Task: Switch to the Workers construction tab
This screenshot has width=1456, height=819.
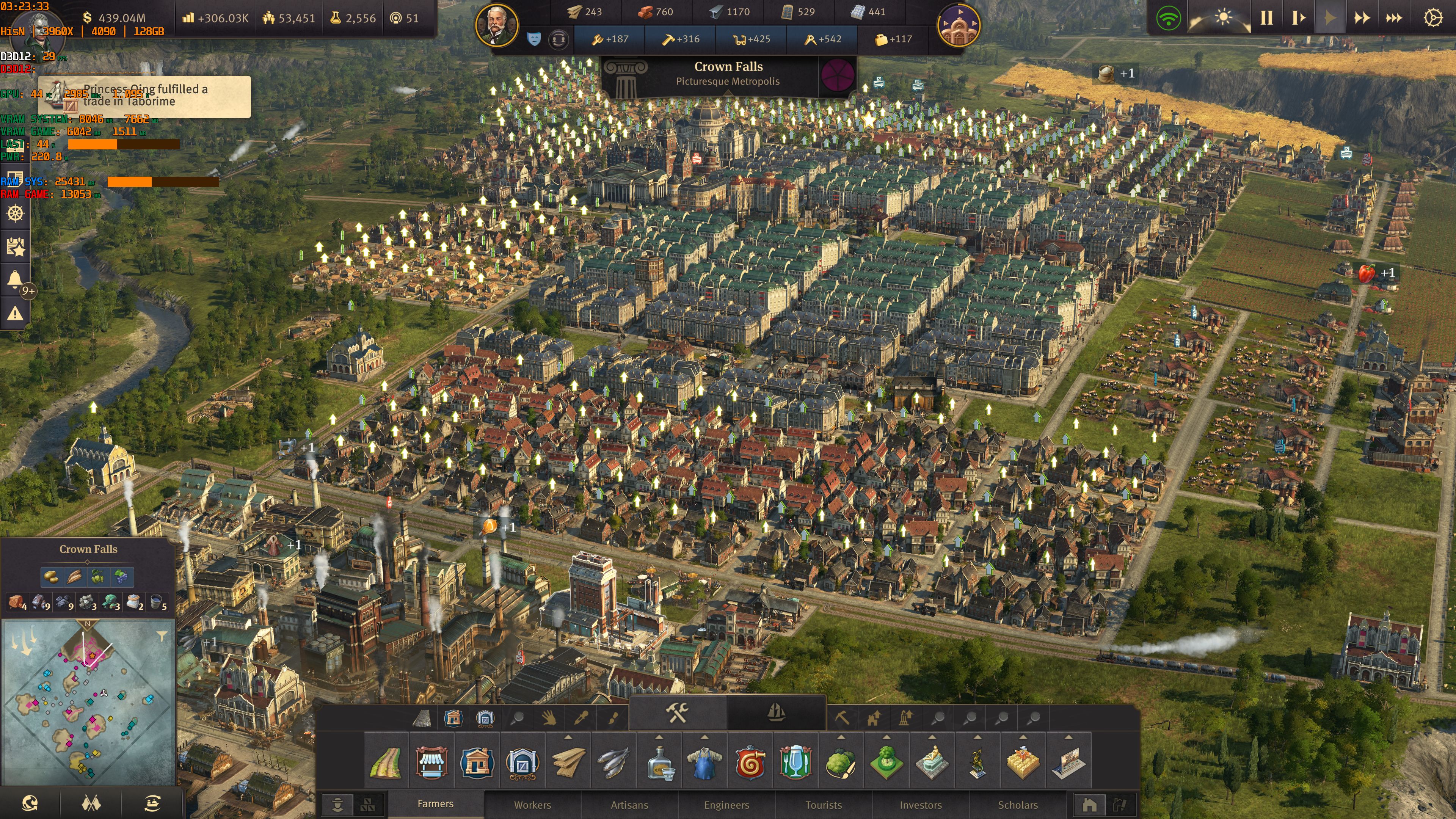Action: click(533, 805)
